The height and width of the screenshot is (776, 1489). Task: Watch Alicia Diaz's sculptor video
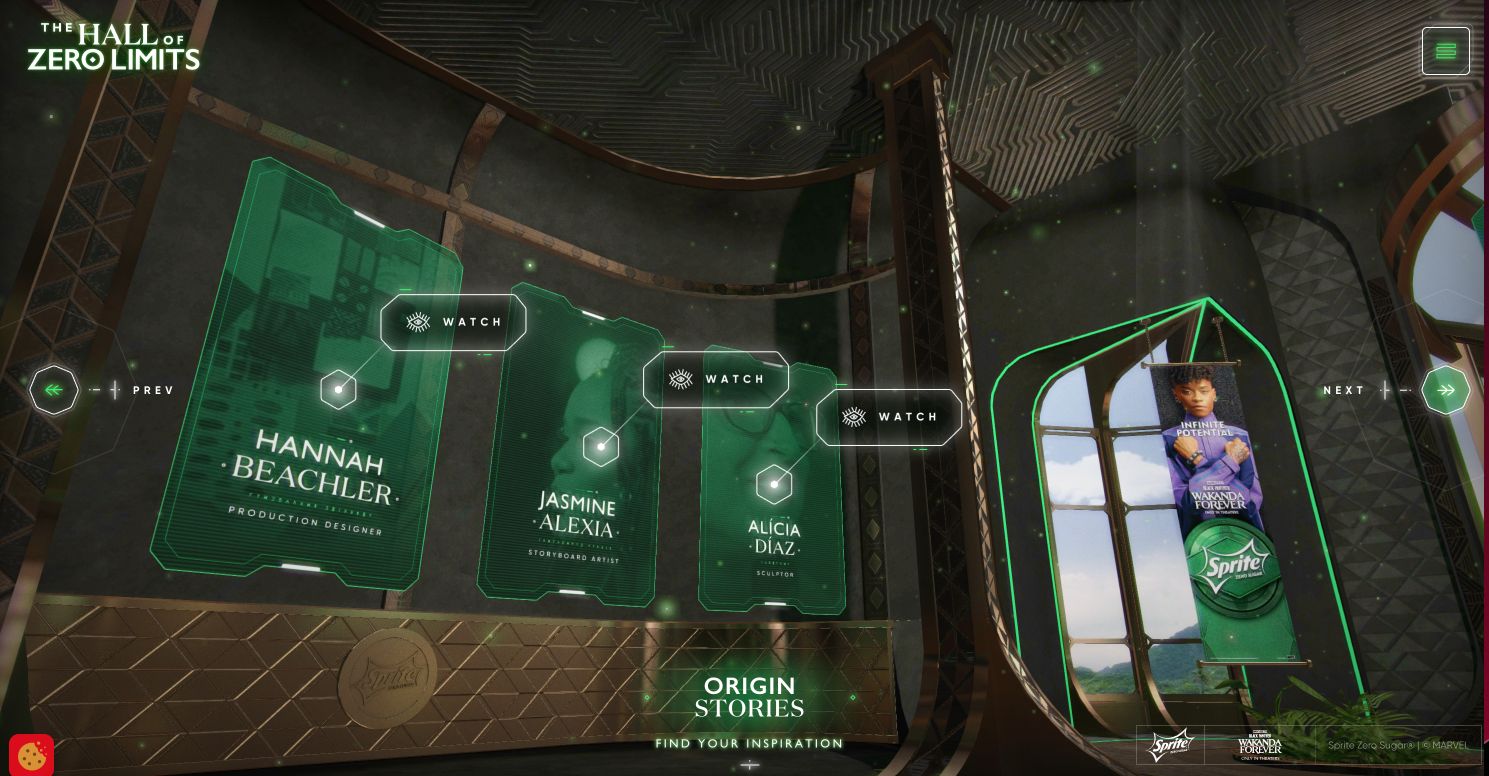pos(889,417)
